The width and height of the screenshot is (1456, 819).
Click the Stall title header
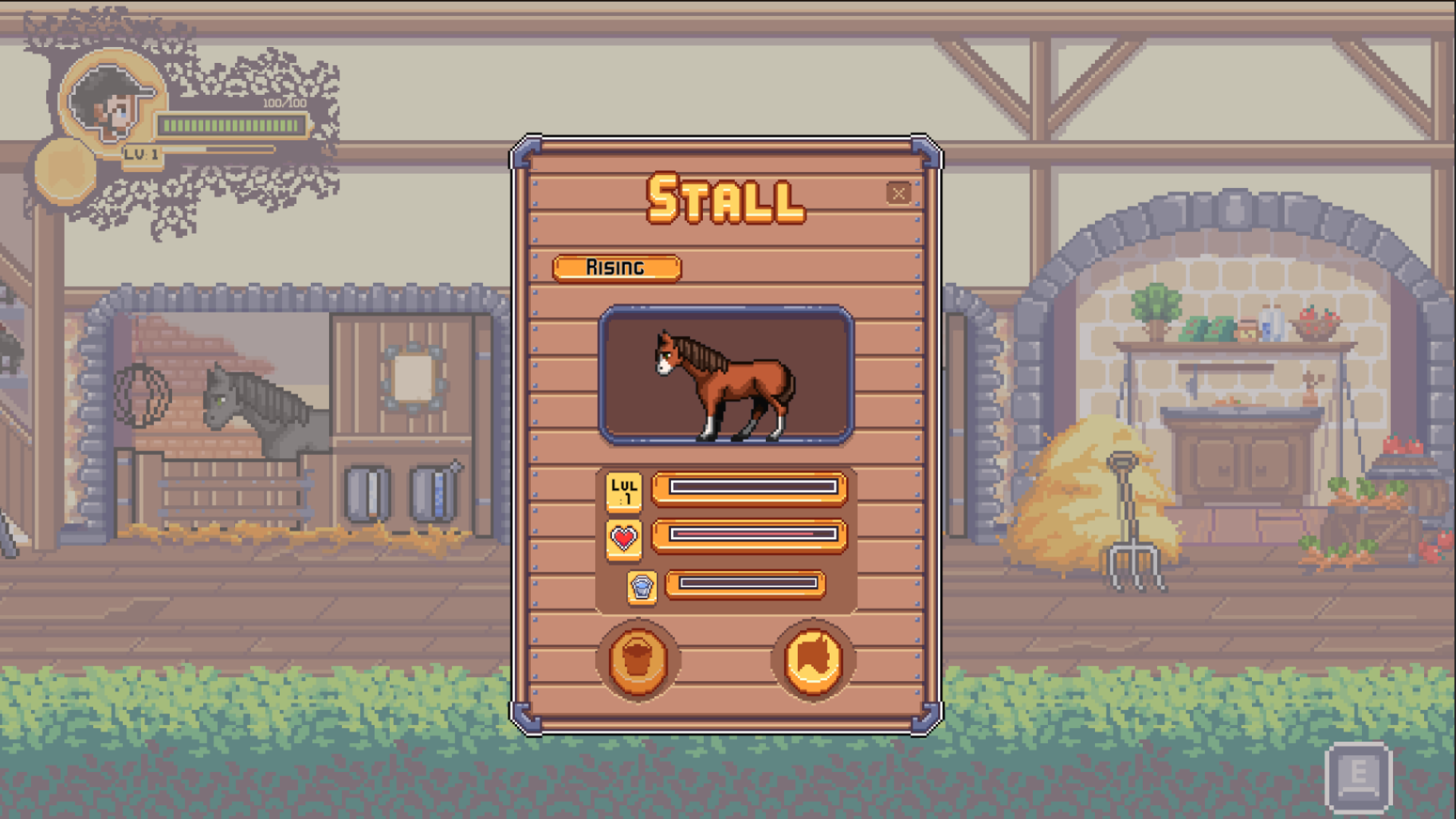(x=724, y=199)
